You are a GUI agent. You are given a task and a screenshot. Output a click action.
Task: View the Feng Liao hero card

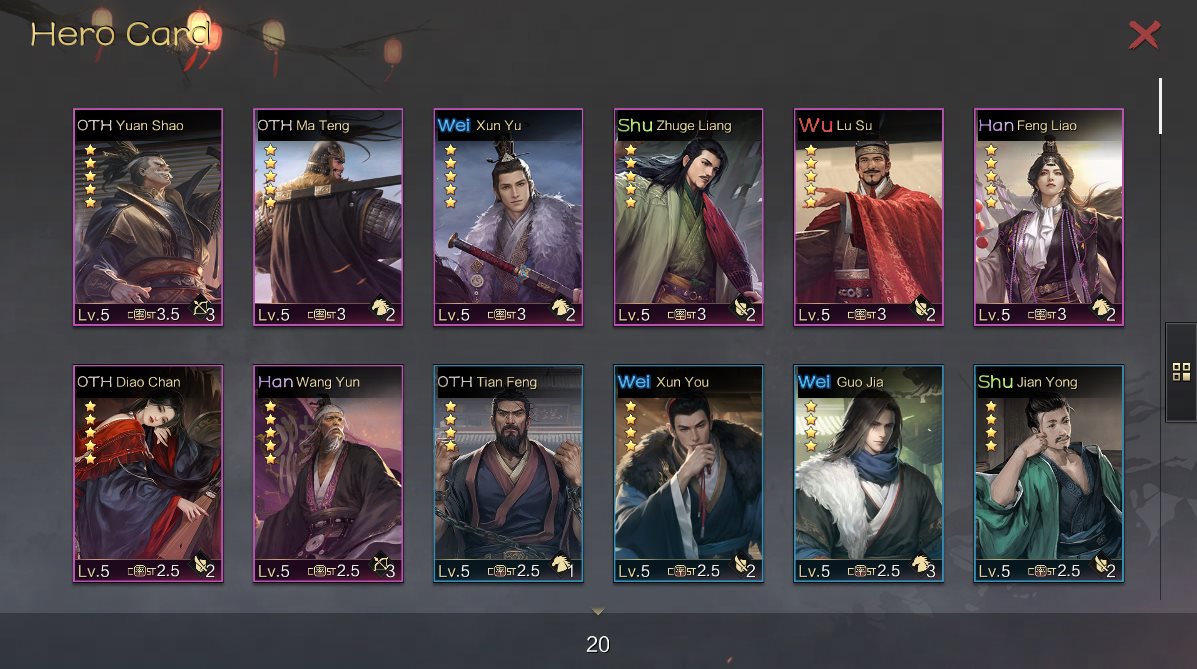click(x=1048, y=217)
